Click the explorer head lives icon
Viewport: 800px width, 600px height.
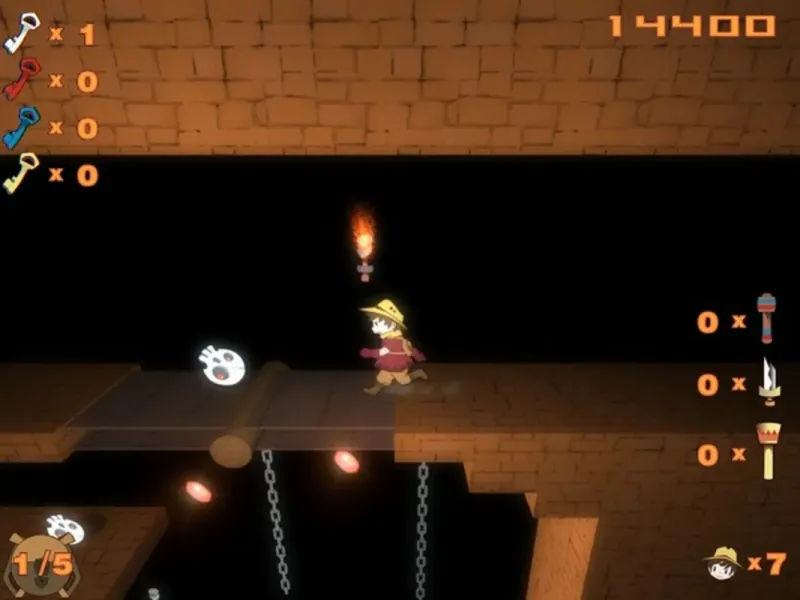point(720,562)
